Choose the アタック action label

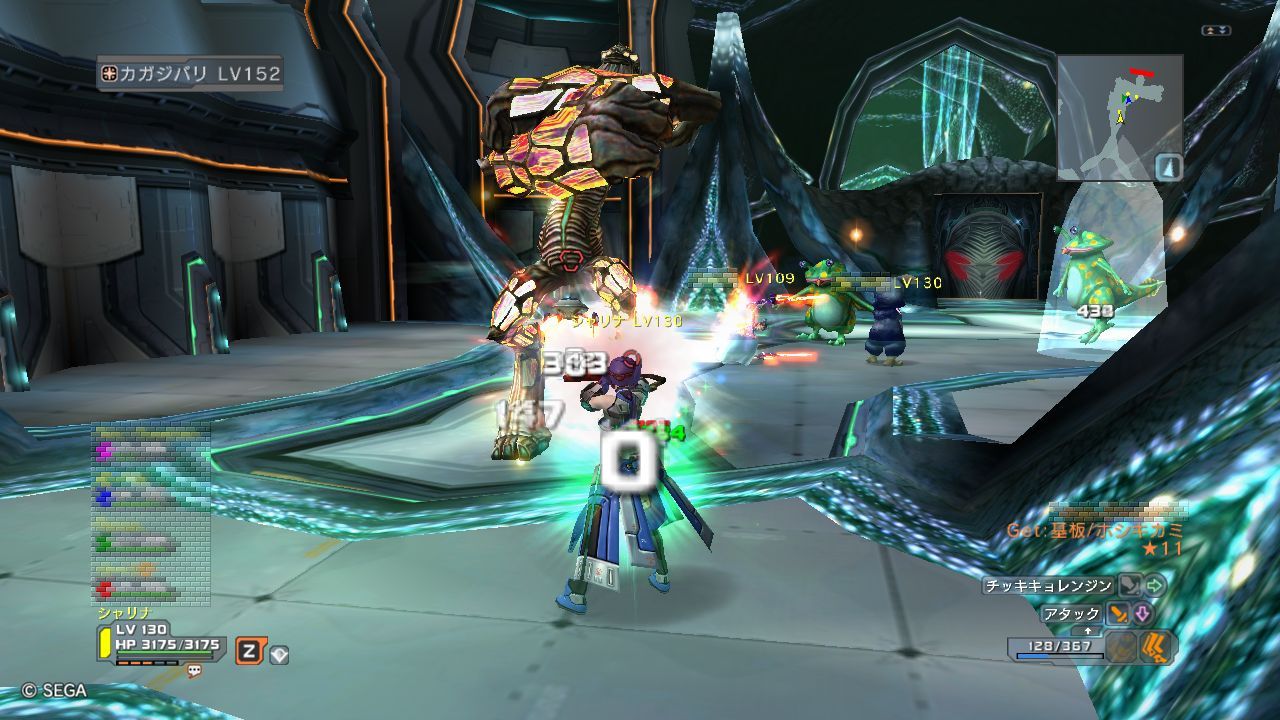click(x=1071, y=614)
